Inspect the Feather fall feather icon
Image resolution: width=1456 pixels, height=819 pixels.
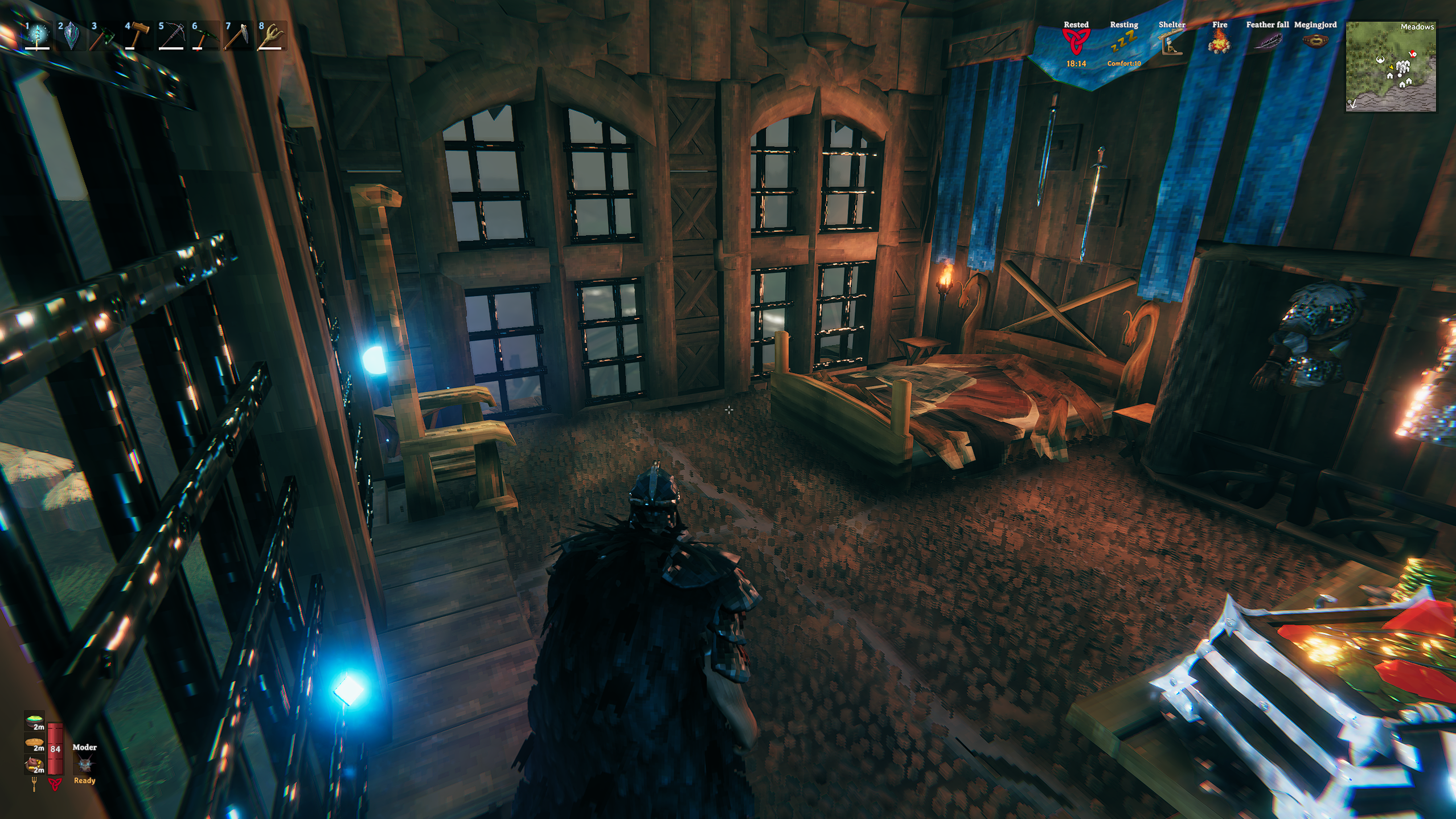pyautogui.click(x=1267, y=42)
